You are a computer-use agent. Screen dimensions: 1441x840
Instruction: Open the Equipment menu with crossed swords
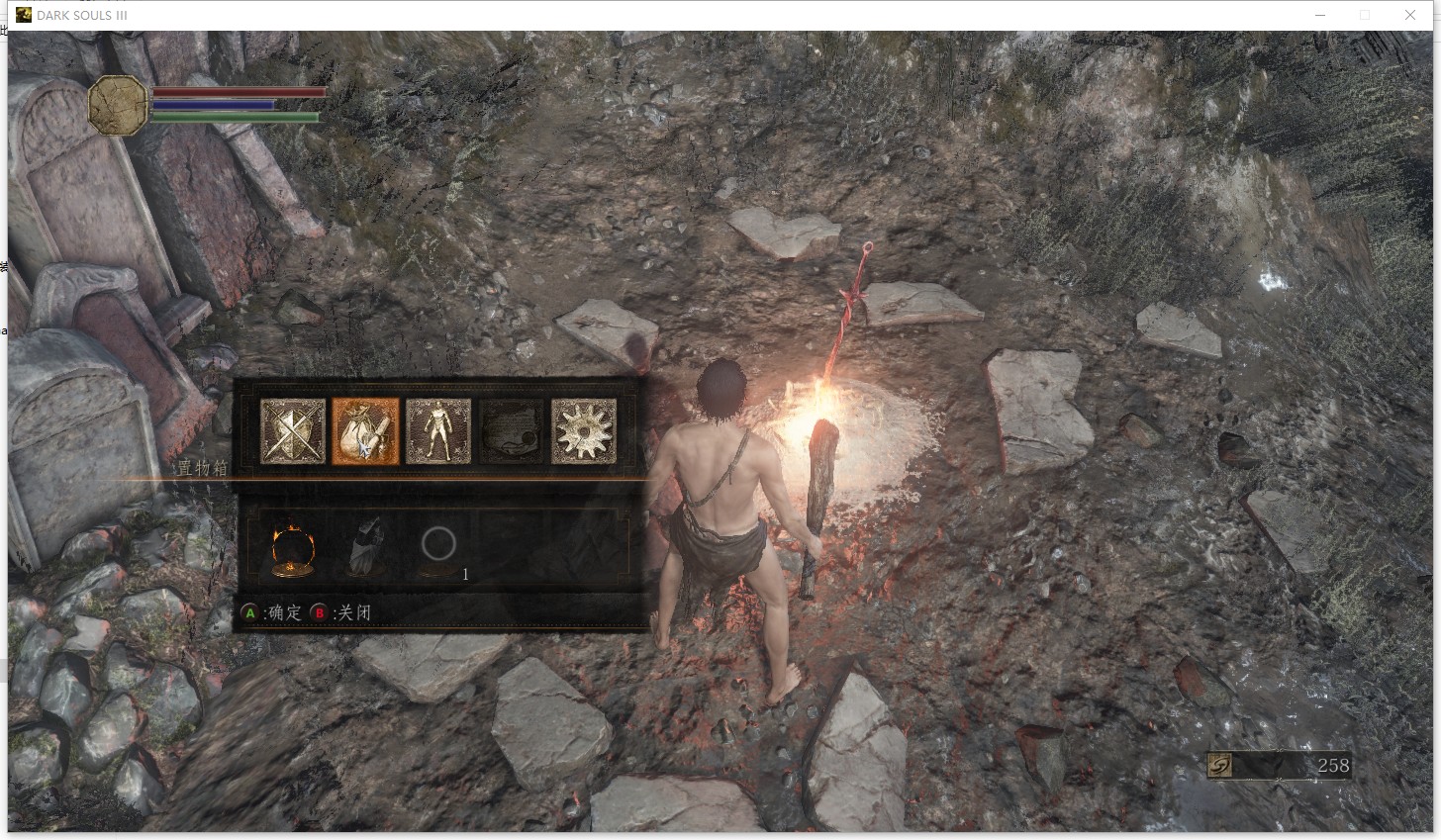click(x=293, y=431)
